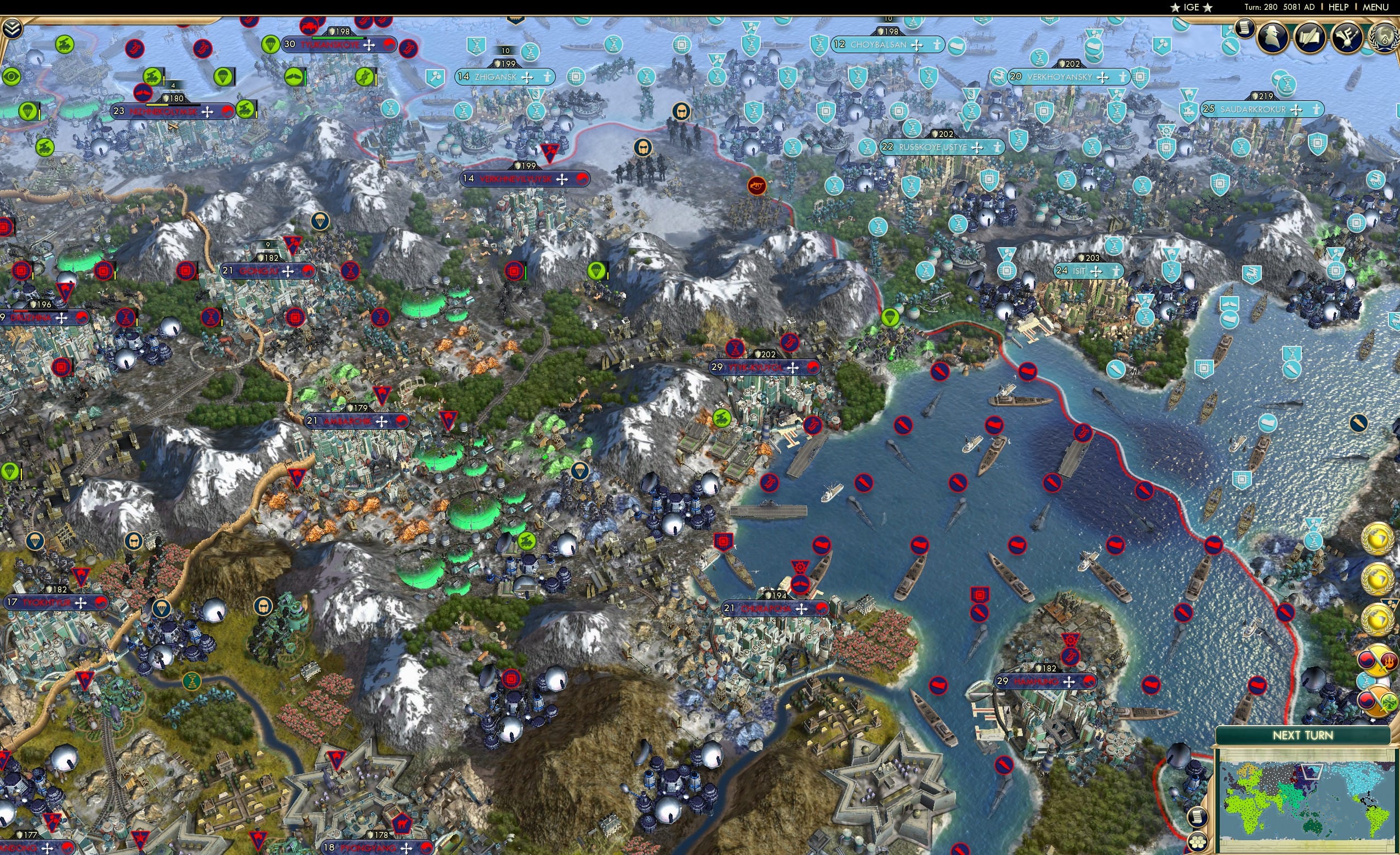Click the orange Korea notification medal below it
This screenshot has width=1400, height=855.
coord(1378,702)
